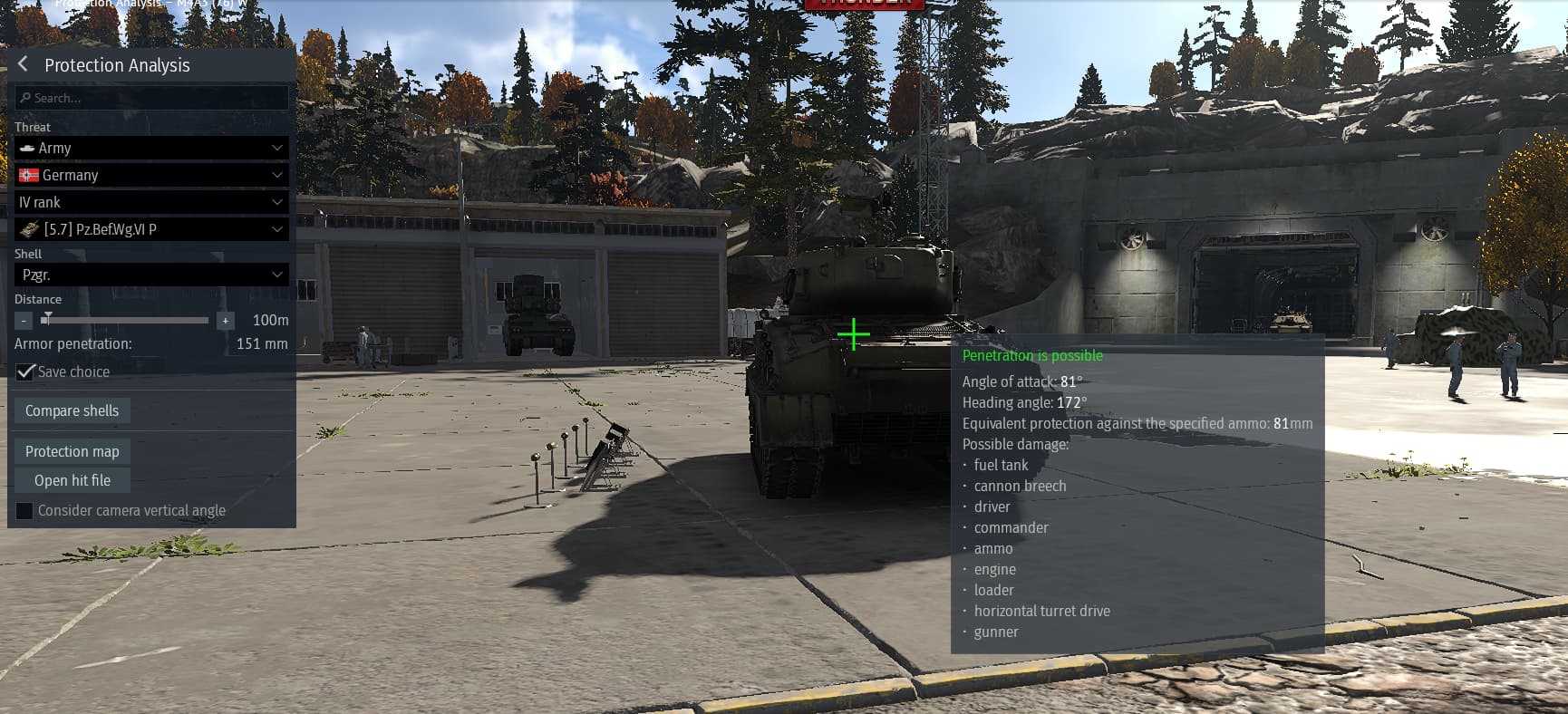
Task: Open the Germany nation dropdown
Action: pyautogui.click(x=152, y=175)
